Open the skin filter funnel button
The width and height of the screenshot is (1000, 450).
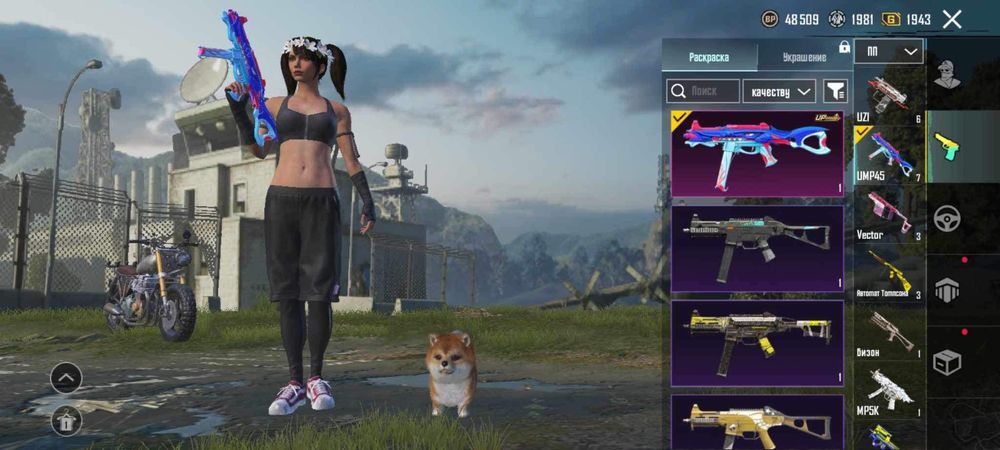[x=835, y=91]
